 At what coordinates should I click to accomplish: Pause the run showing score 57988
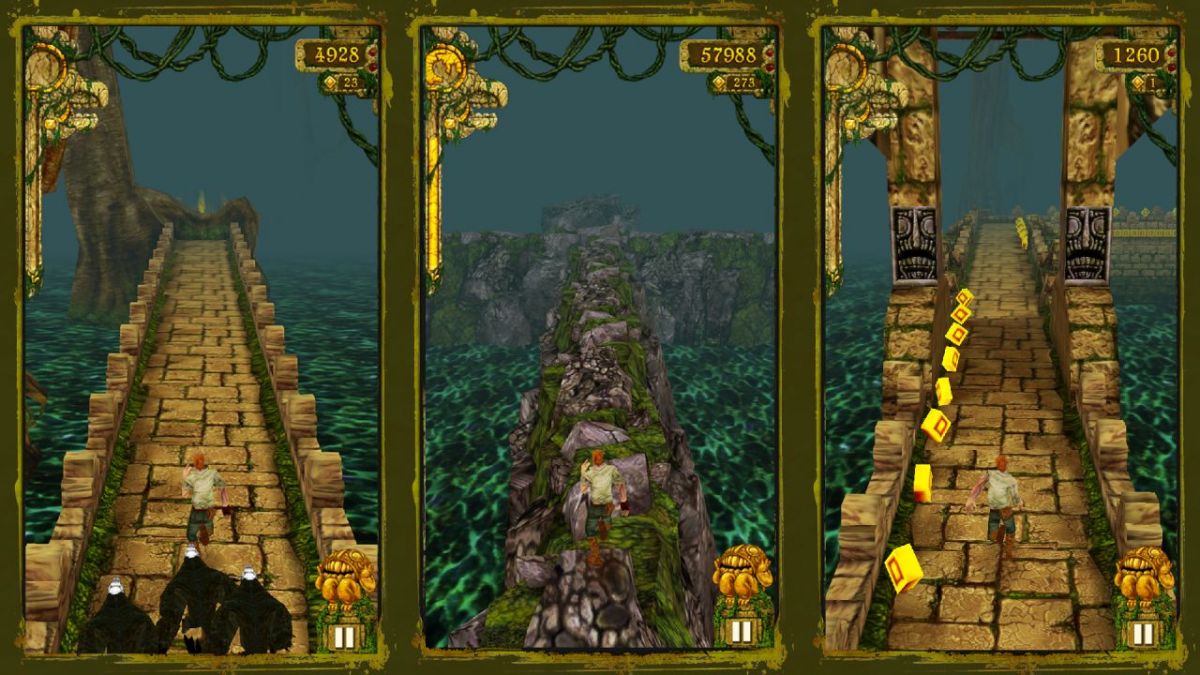[x=741, y=631]
